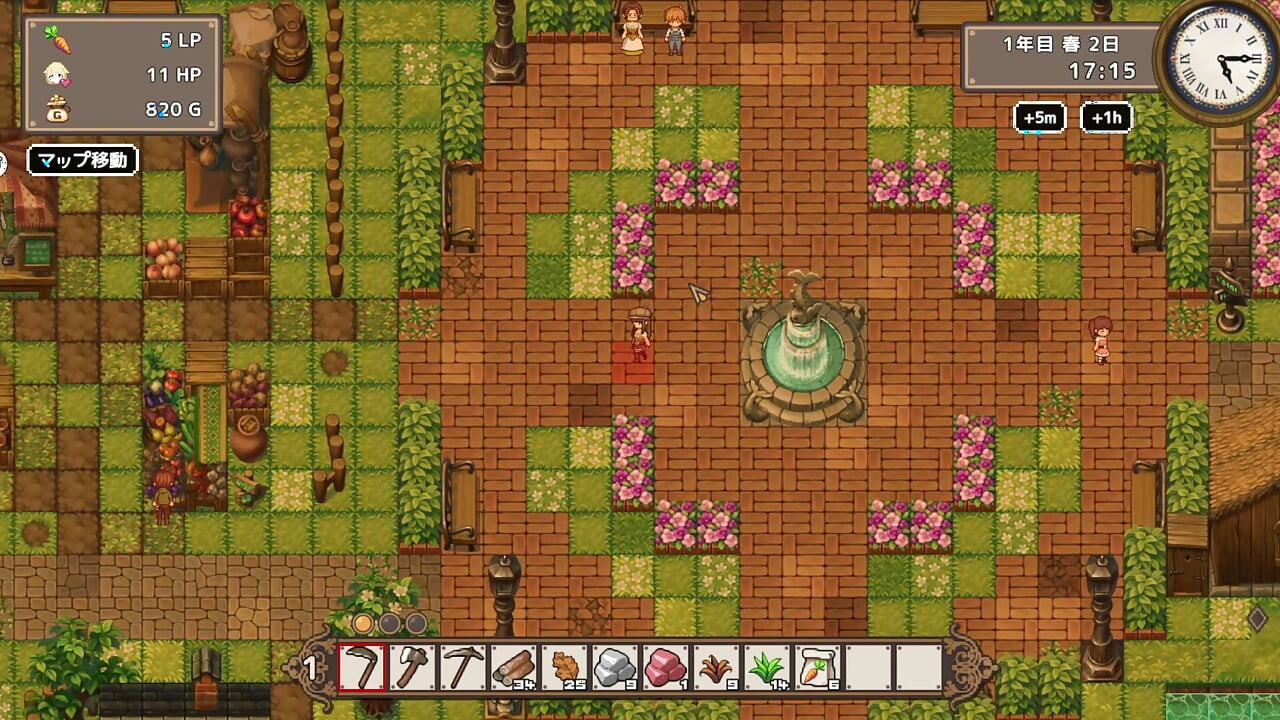Equip the axe from the hotbar
The image size is (1280, 720).
(412, 667)
